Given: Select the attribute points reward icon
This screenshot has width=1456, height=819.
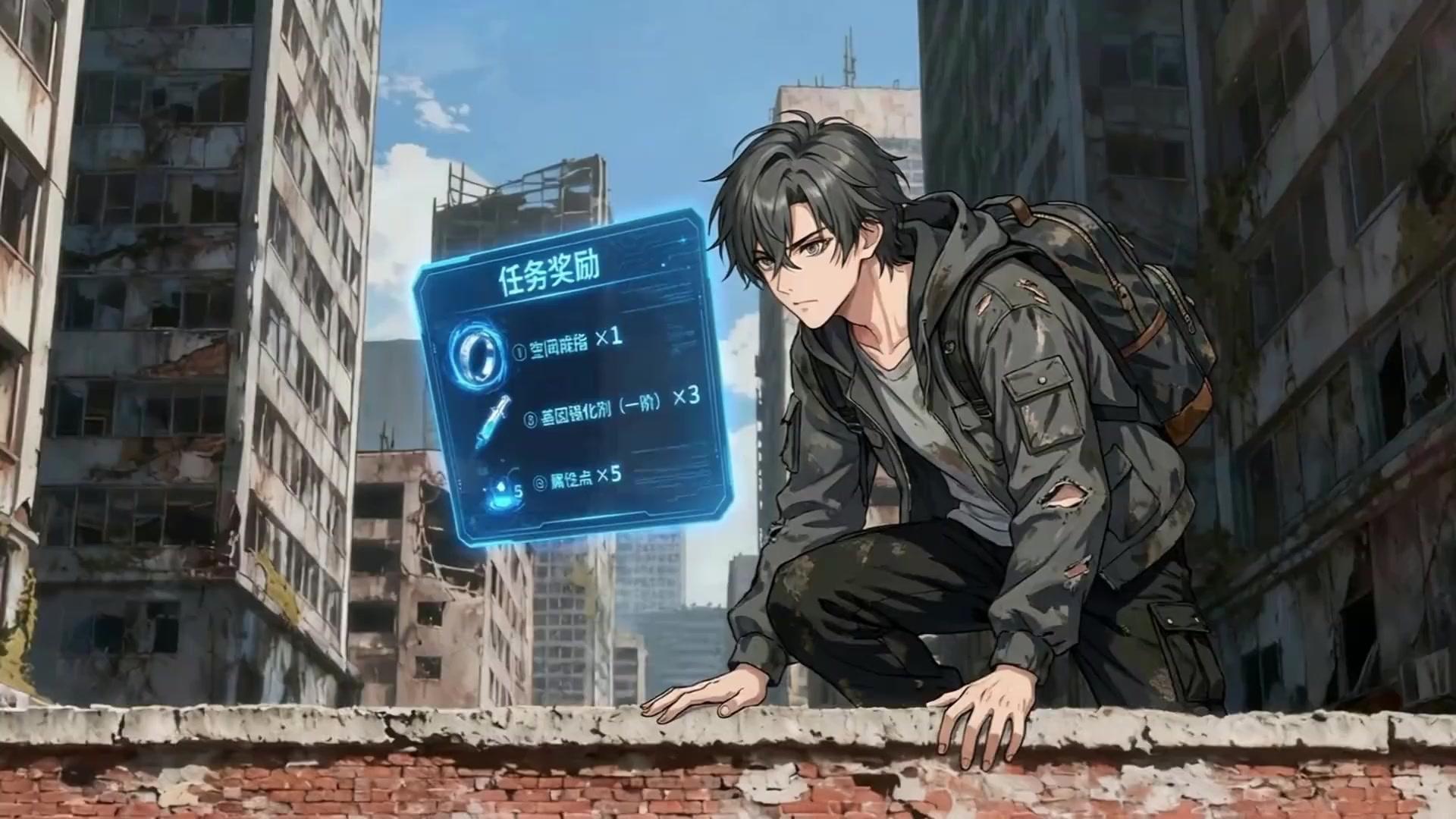Looking at the screenshot, I should (x=500, y=493).
